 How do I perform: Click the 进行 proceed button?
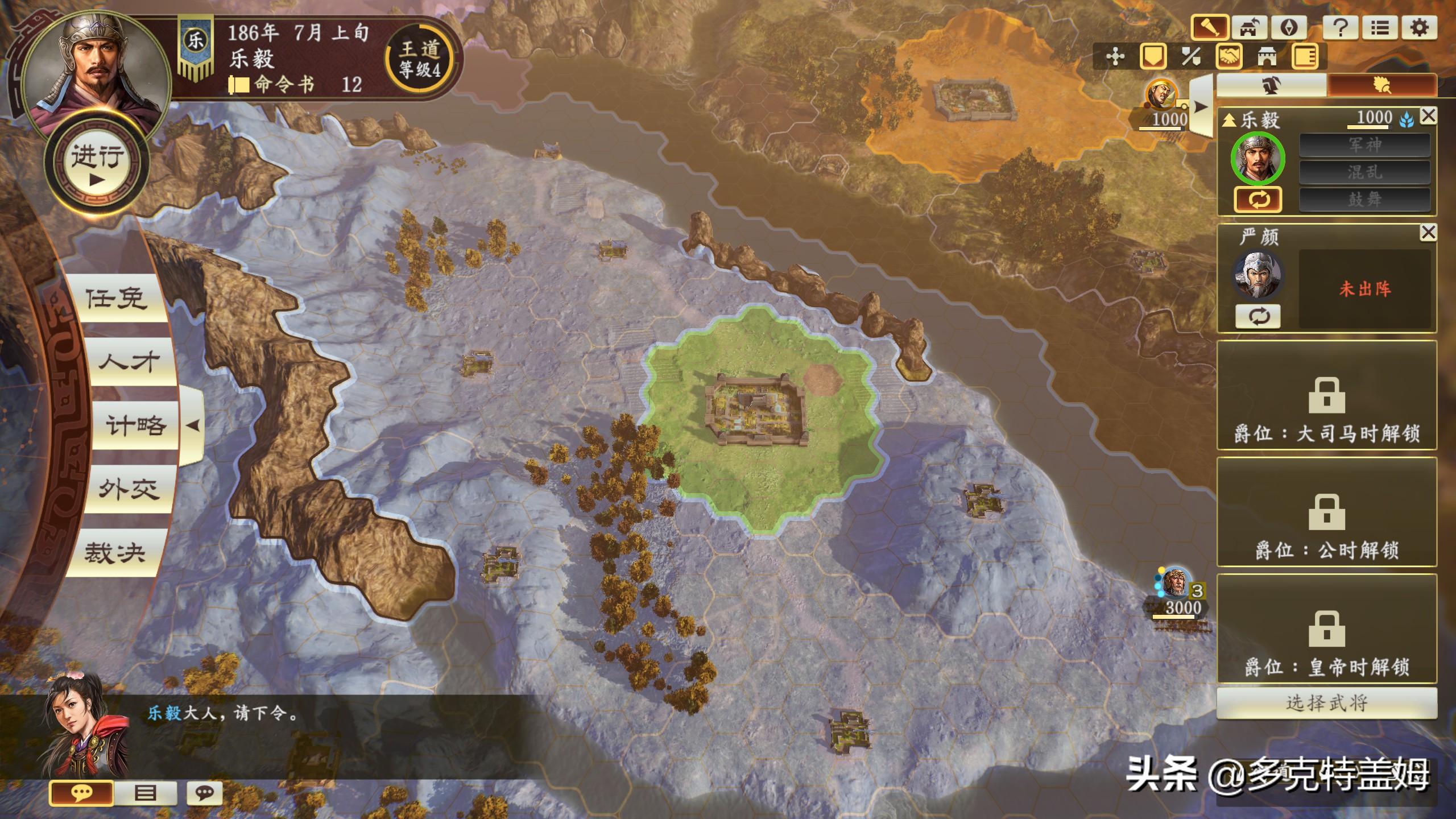click(97, 166)
